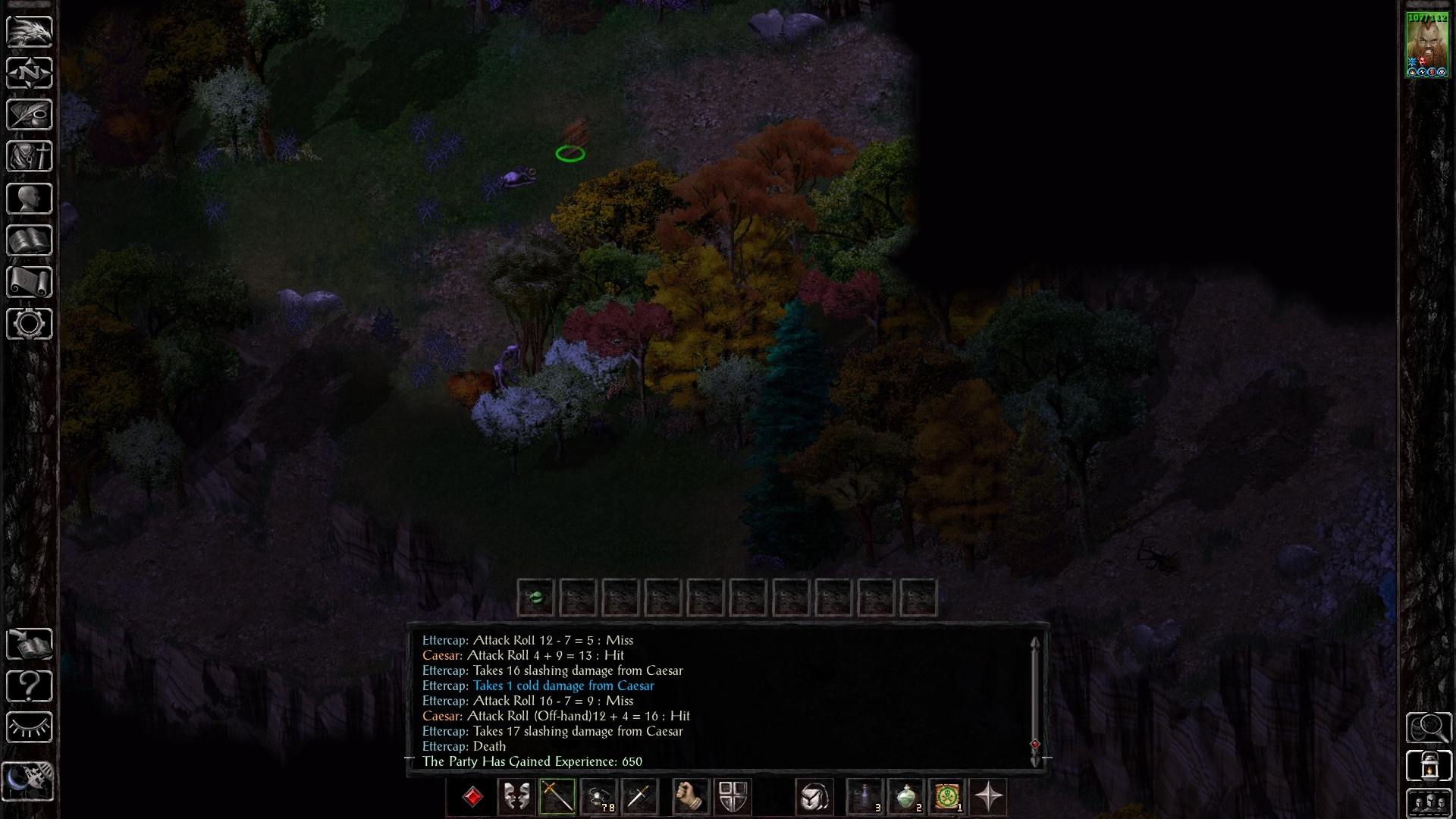This screenshot has height=819, width=1456.
Task: Select the dagger weapon slot
Action: click(639, 797)
